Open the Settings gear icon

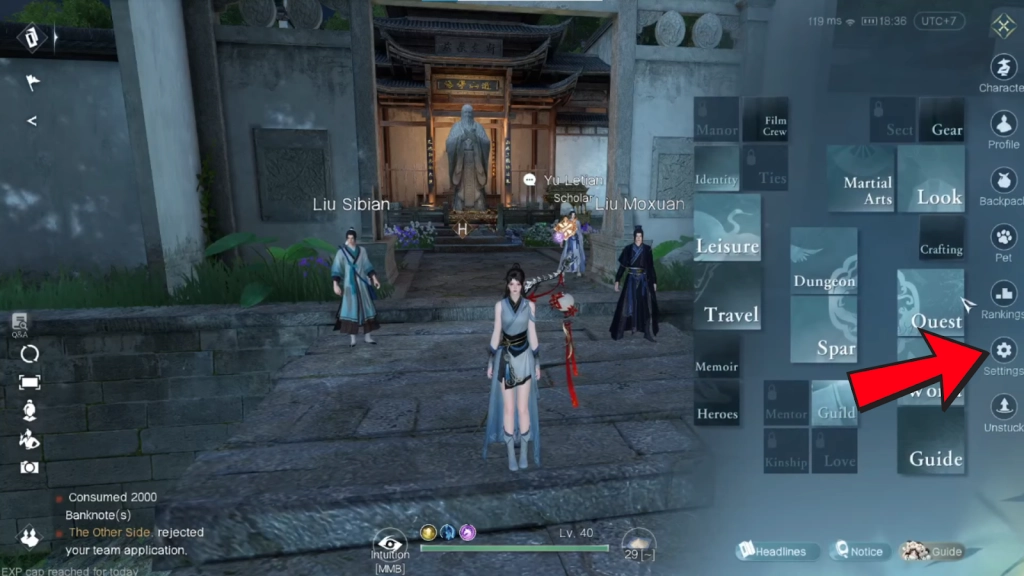[x=1003, y=350]
